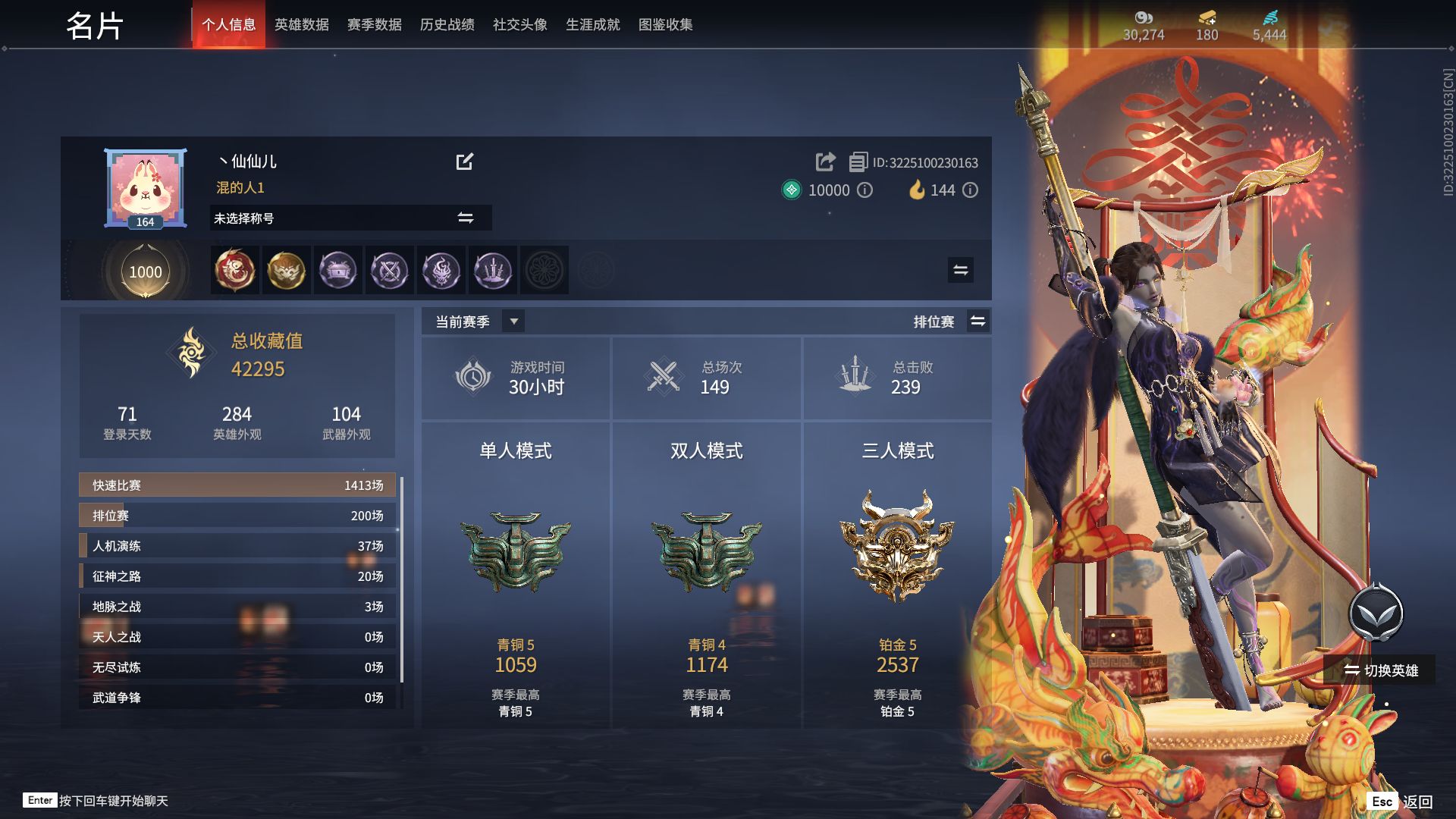
Task: Select the 排位赛 200场 mode entry
Action: point(235,515)
